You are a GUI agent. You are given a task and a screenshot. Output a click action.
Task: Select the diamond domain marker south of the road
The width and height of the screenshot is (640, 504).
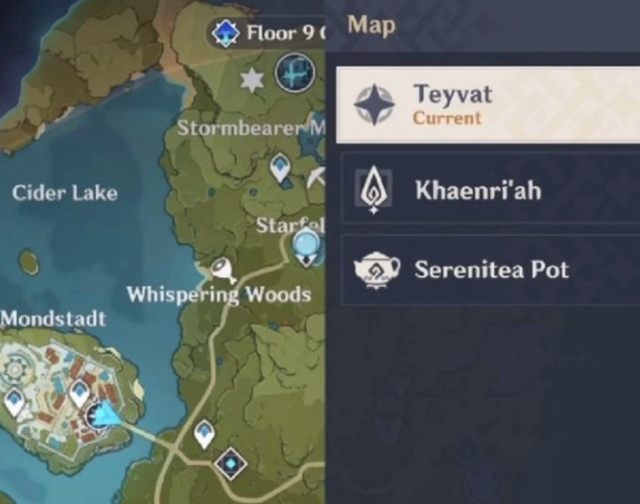click(x=231, y=463)
